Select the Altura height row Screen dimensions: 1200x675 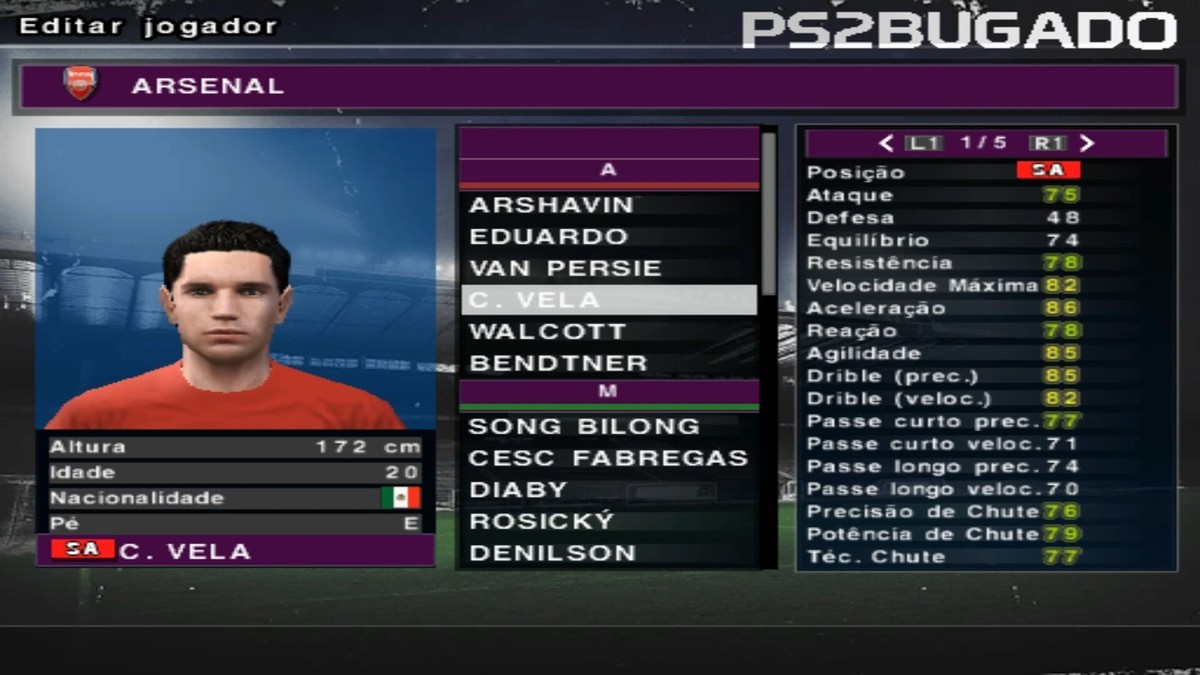coord(235,447)
